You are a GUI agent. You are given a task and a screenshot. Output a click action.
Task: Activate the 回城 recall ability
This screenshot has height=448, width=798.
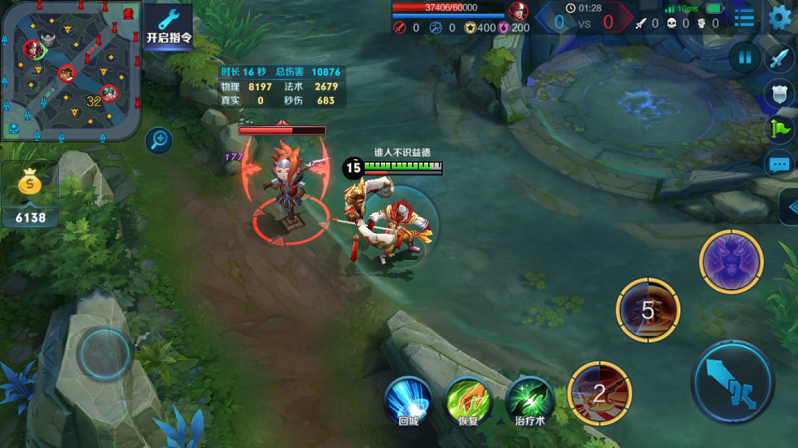point(409,400)
